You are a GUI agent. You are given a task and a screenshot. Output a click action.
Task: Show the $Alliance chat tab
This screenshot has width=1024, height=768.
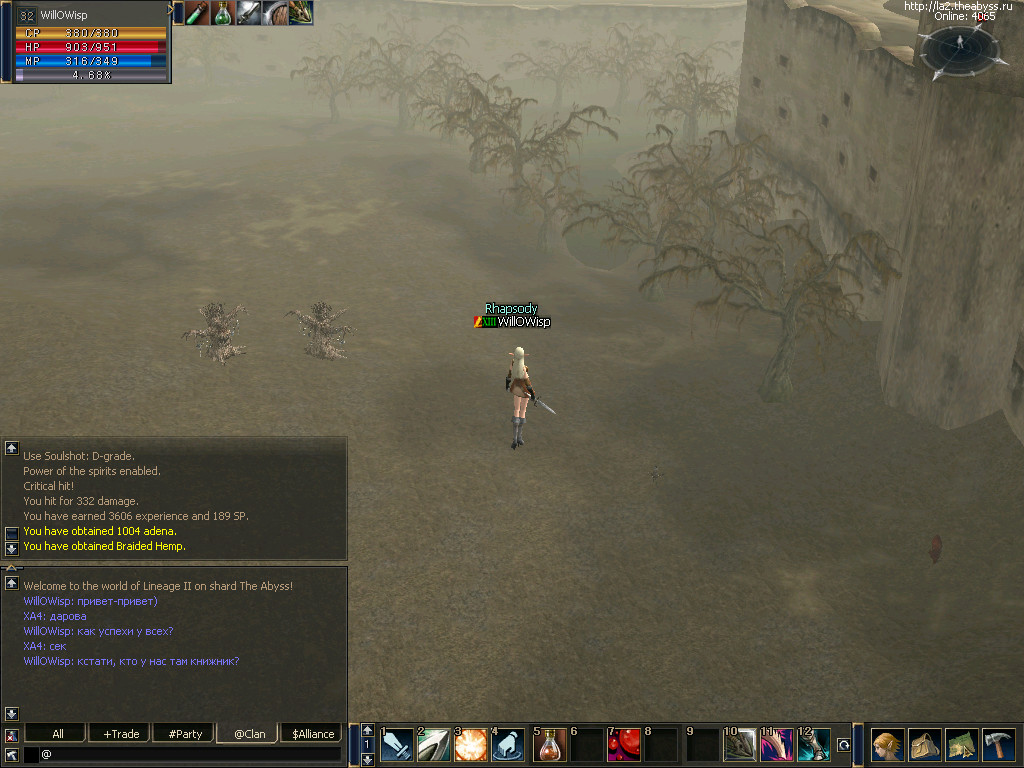tap(313, 734)
